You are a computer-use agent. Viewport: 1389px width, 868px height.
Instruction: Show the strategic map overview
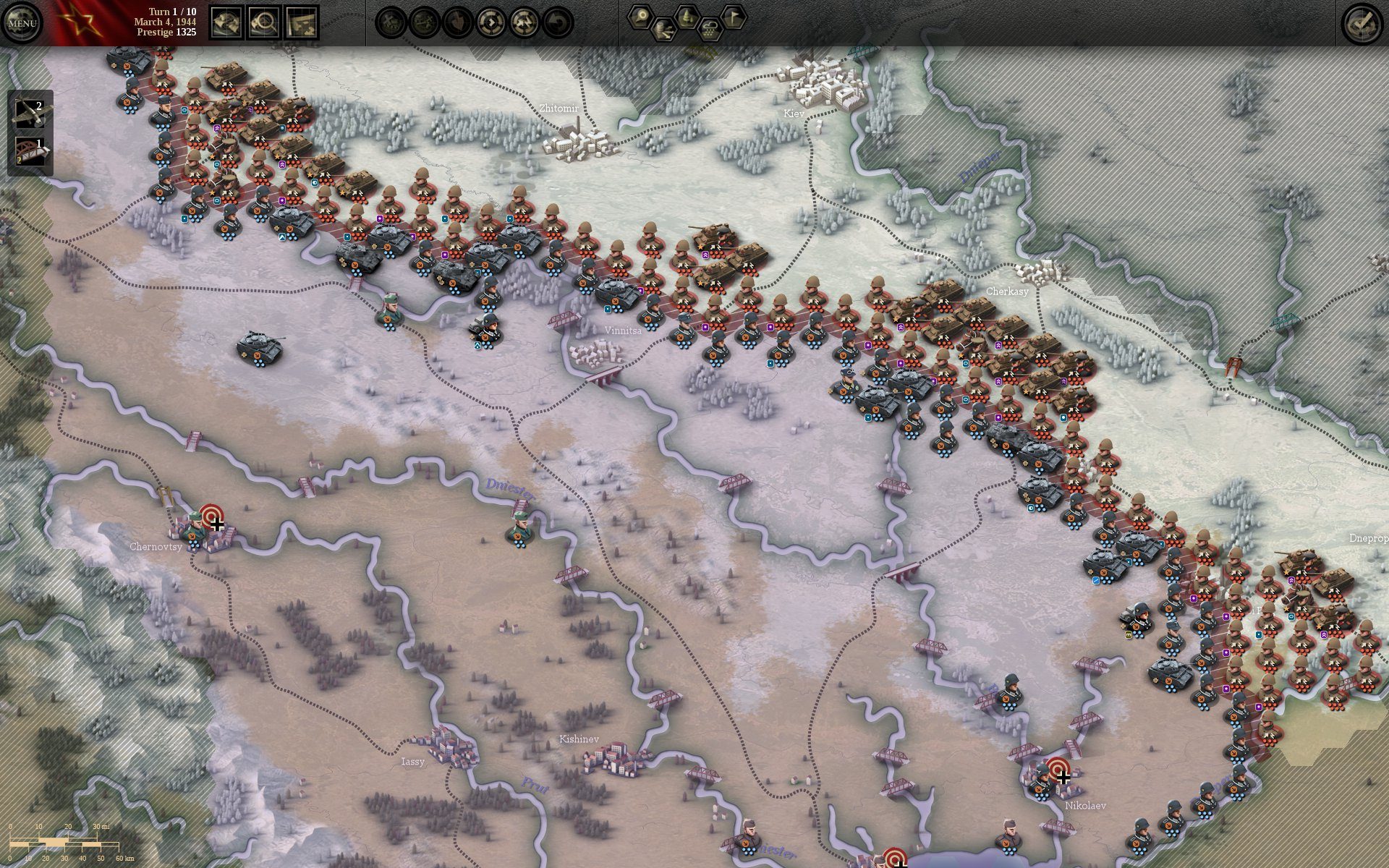(302, 23)
